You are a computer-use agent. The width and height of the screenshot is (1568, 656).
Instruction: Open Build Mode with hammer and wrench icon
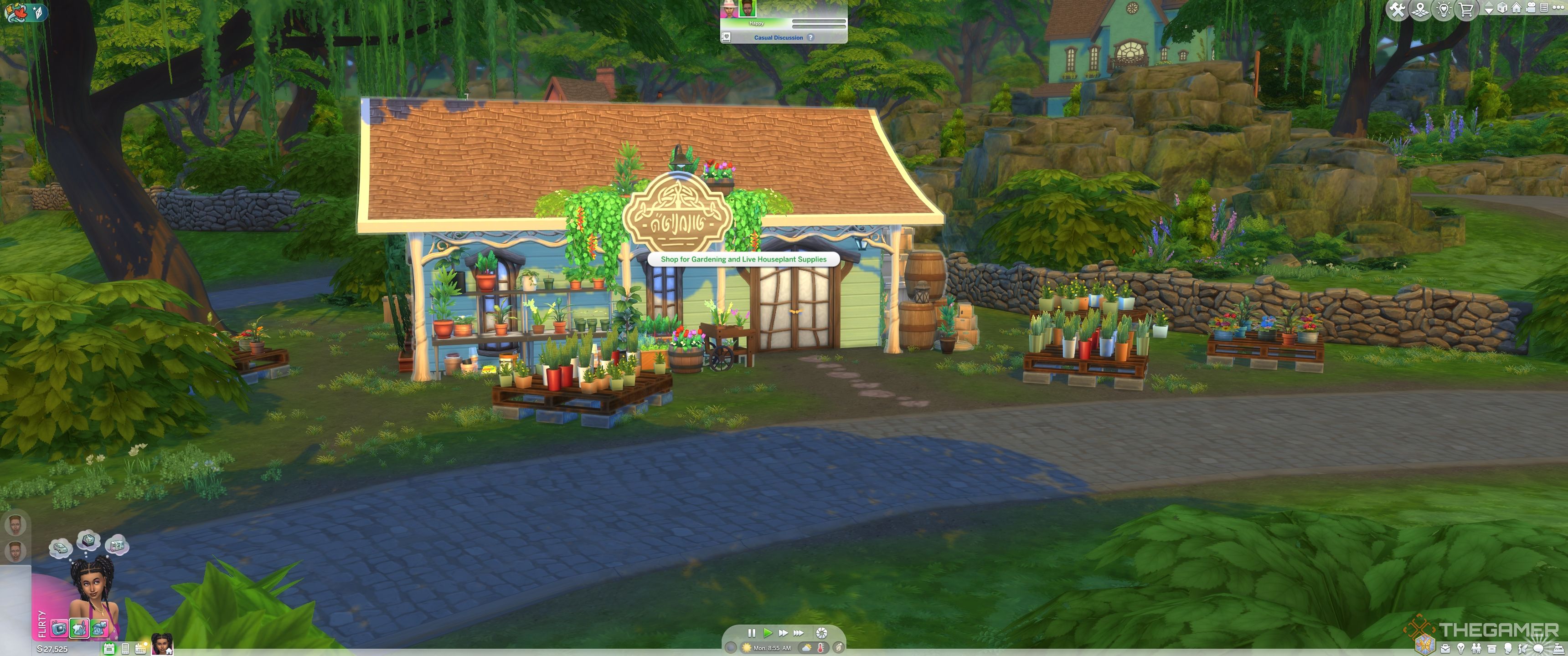[1398, 10]
